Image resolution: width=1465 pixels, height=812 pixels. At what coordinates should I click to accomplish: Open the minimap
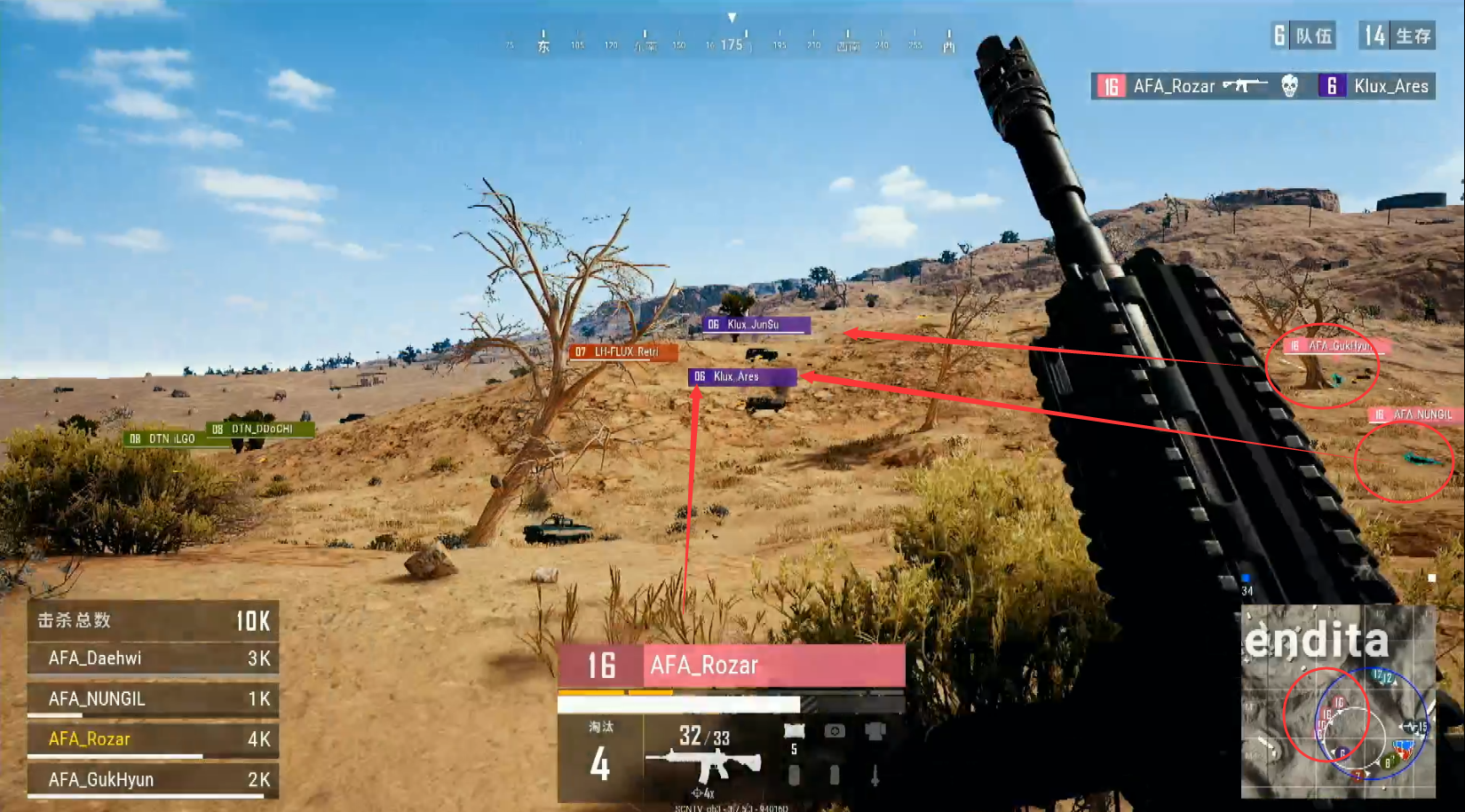(x=1337, y=701)
